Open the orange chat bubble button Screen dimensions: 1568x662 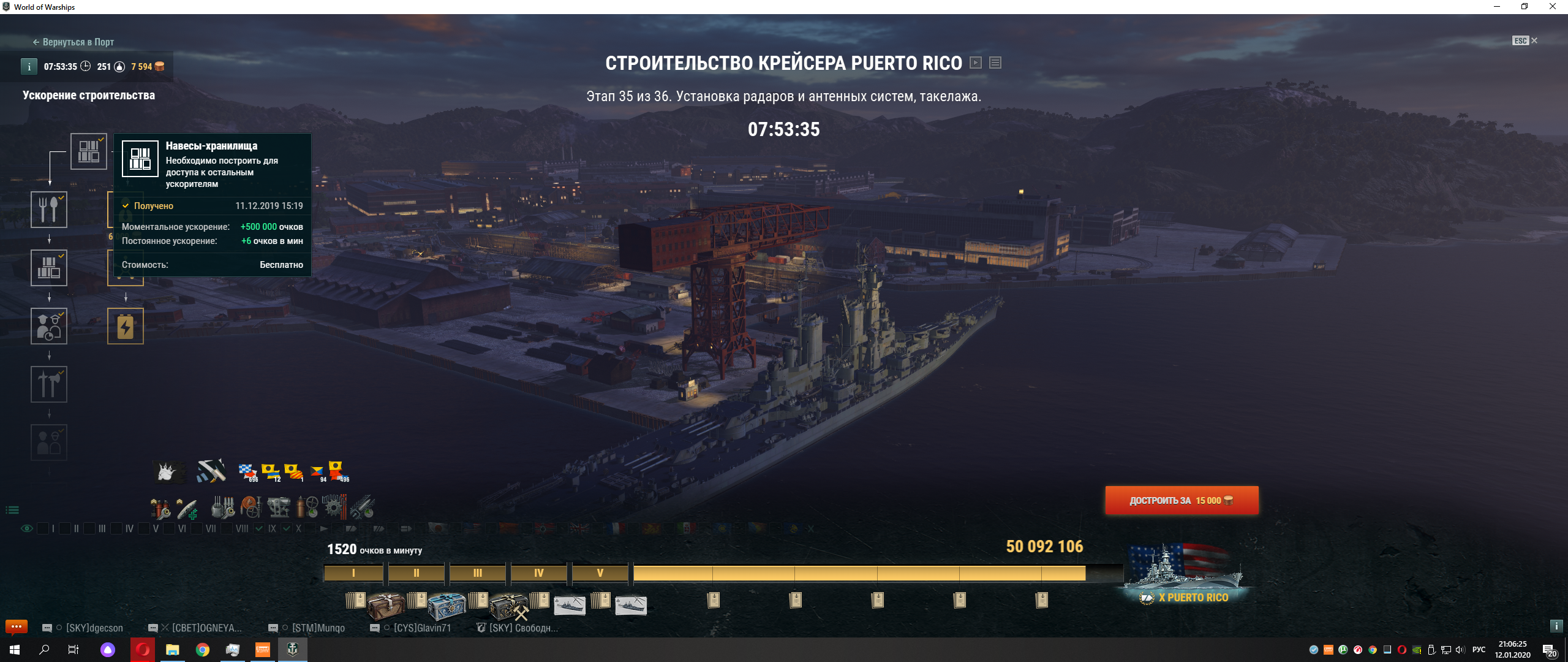pos(17,626)
